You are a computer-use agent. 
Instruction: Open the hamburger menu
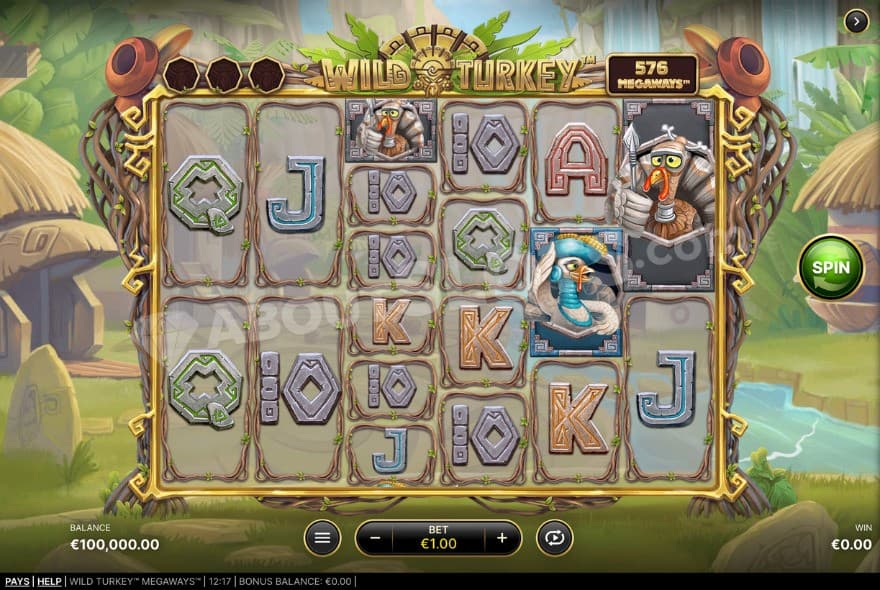pyautogui.click(x=322, y=538)
